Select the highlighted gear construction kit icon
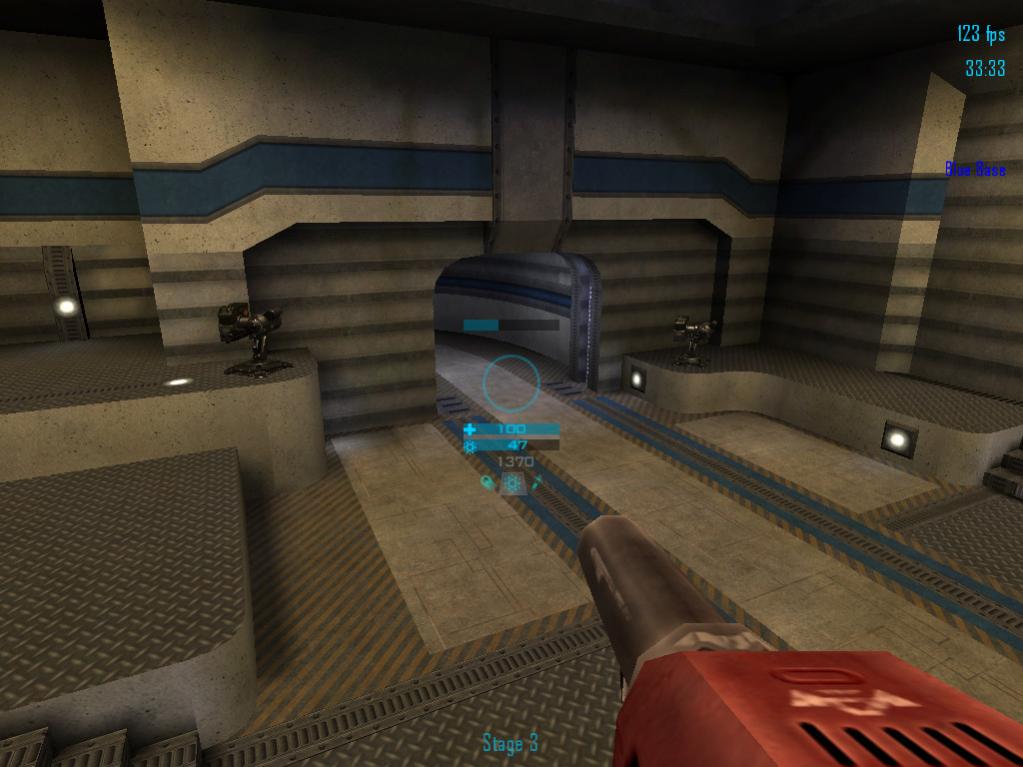 pos(512,484)
